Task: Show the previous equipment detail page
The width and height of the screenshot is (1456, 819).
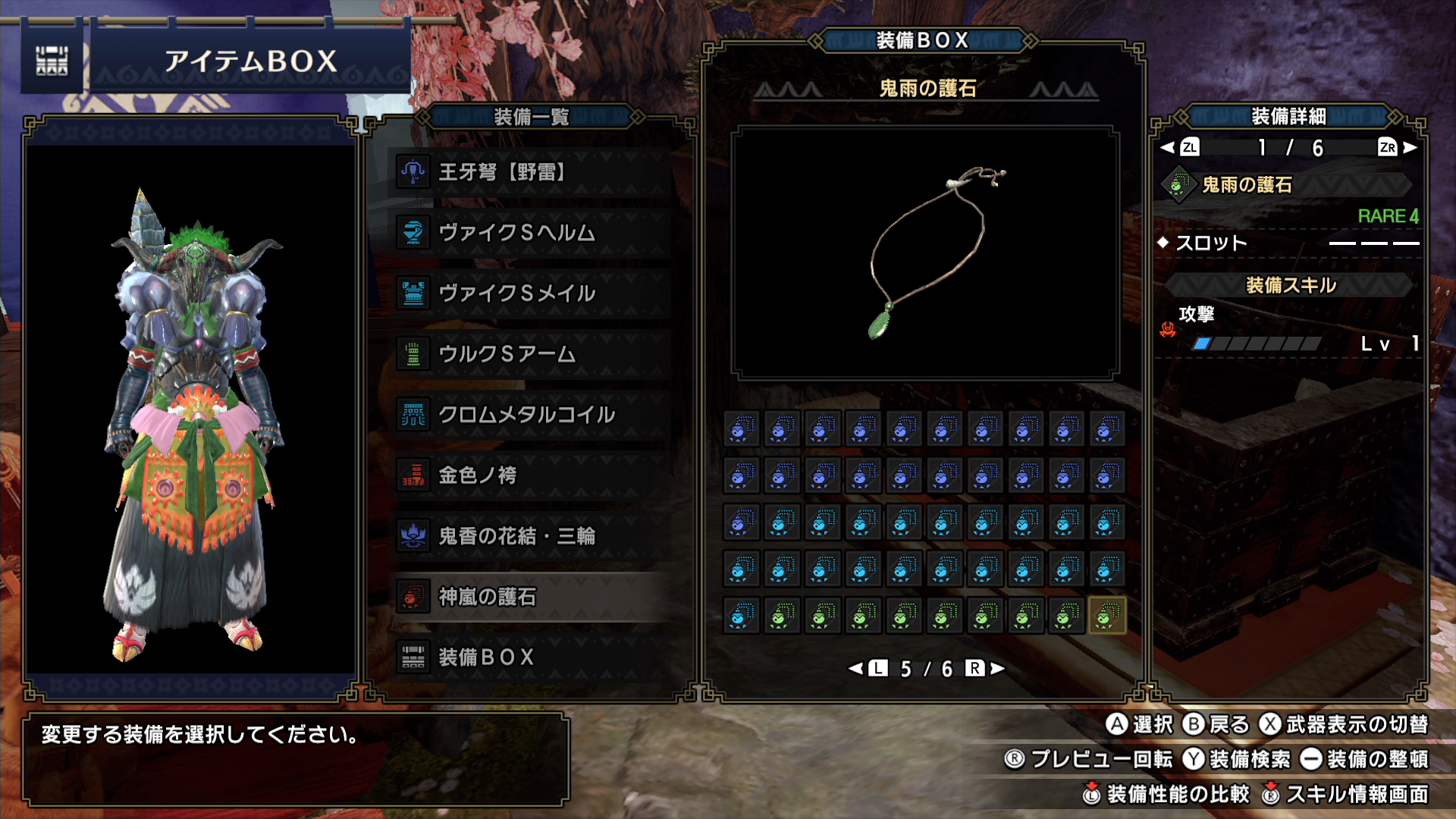Action: click(1180, 147)
